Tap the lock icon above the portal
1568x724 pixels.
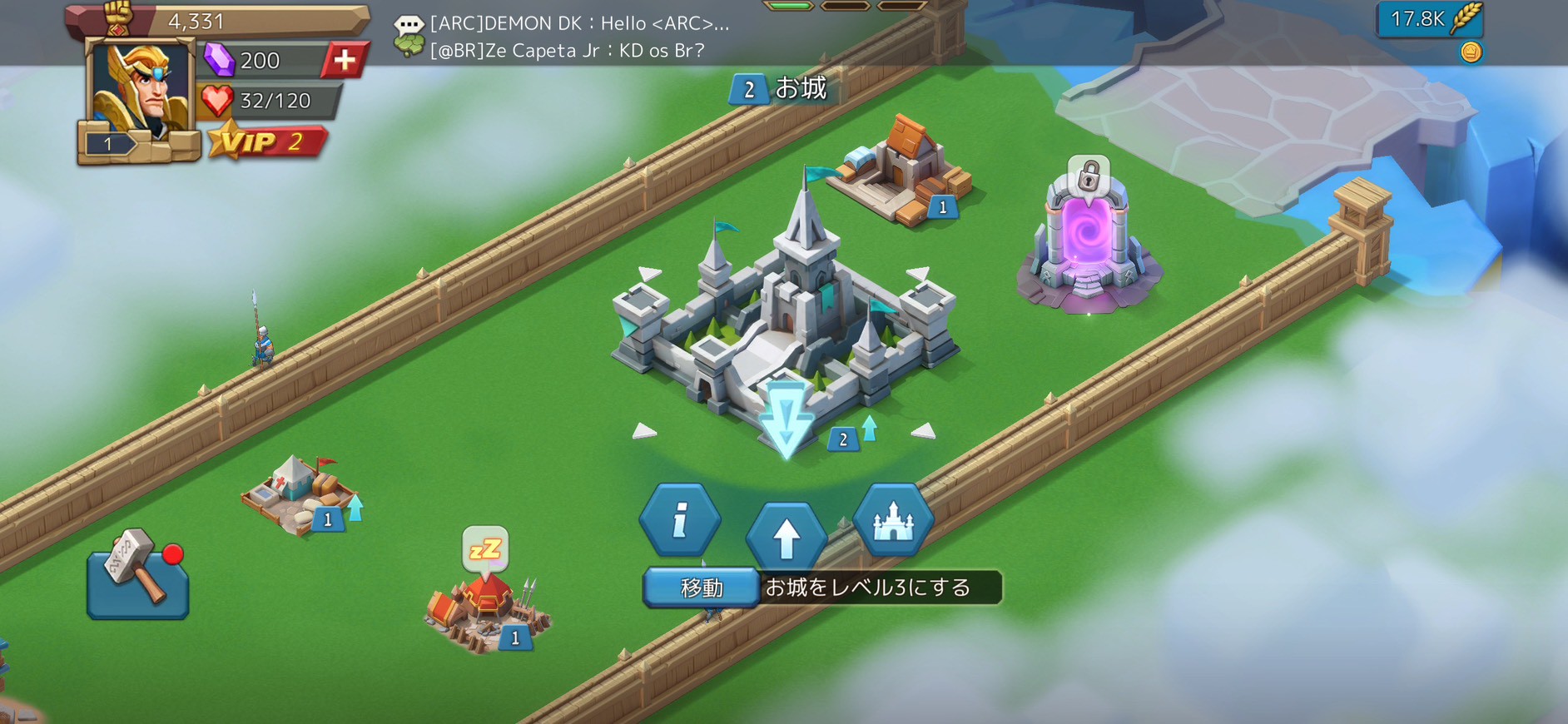[x=1089, y=176]
